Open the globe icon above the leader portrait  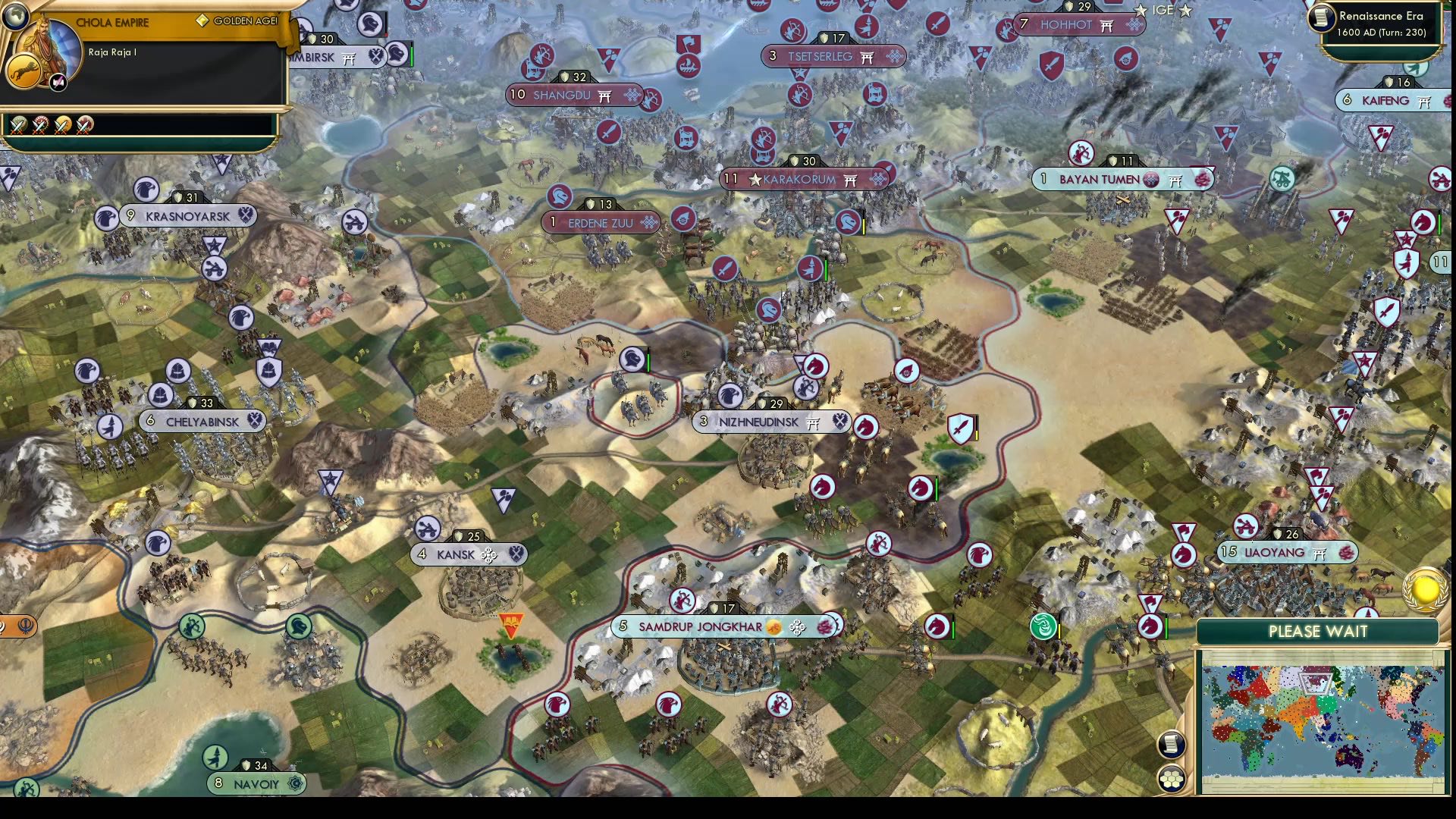pos(17,16)
